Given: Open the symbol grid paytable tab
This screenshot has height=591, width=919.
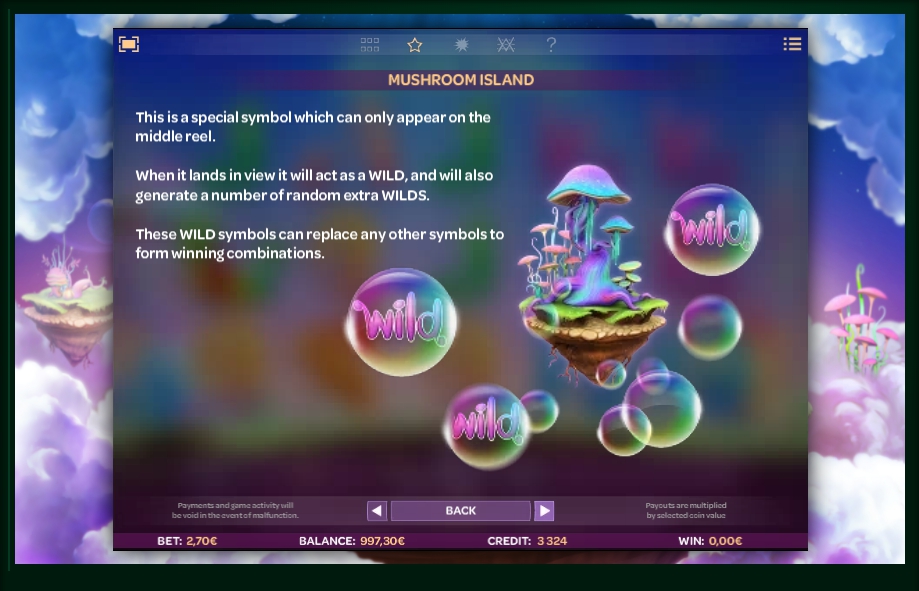Looking at the screenshot, I should (x=370, y=45).
